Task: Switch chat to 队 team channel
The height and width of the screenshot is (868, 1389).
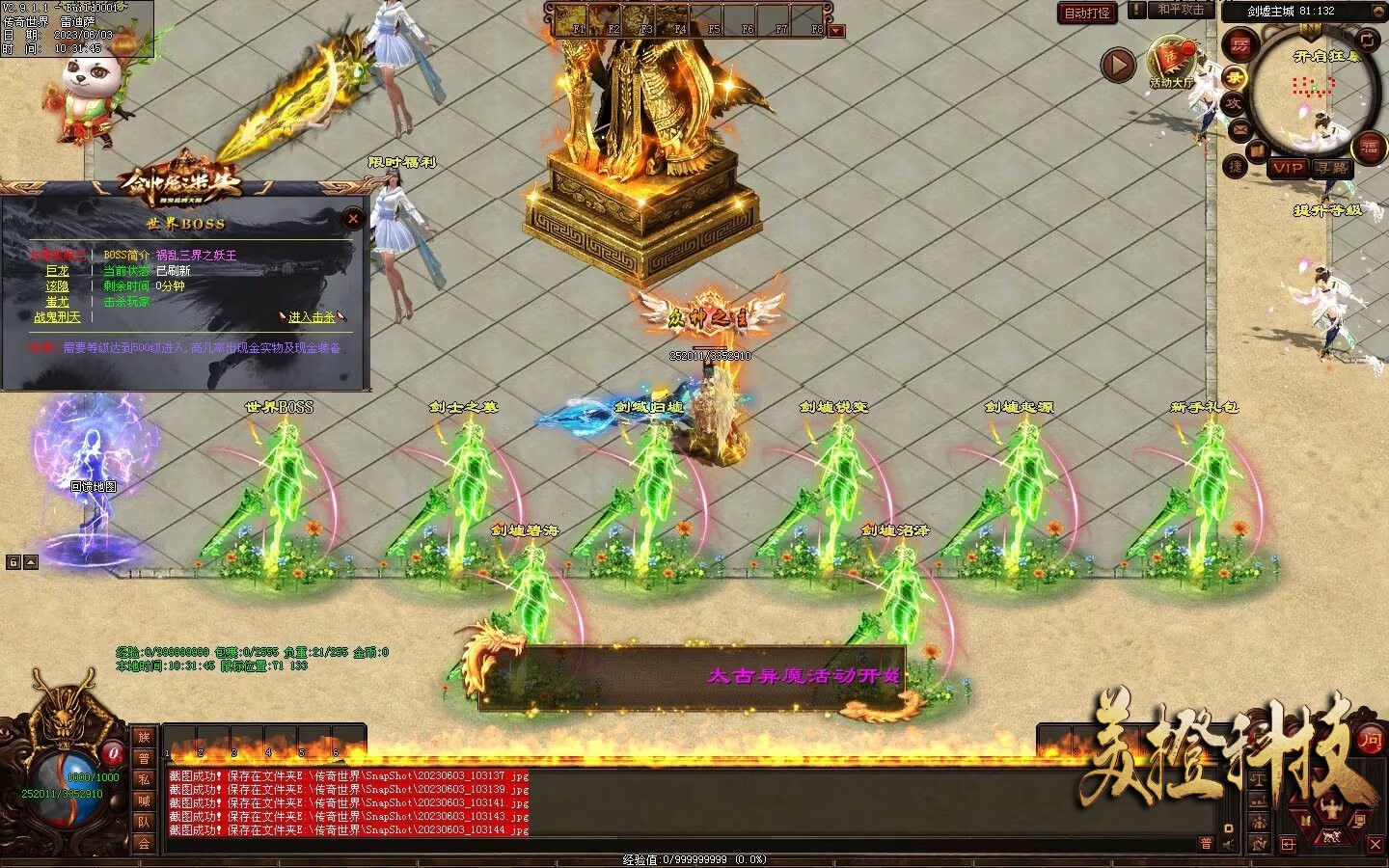Action: pyautogui.click(x=144, y=822)
